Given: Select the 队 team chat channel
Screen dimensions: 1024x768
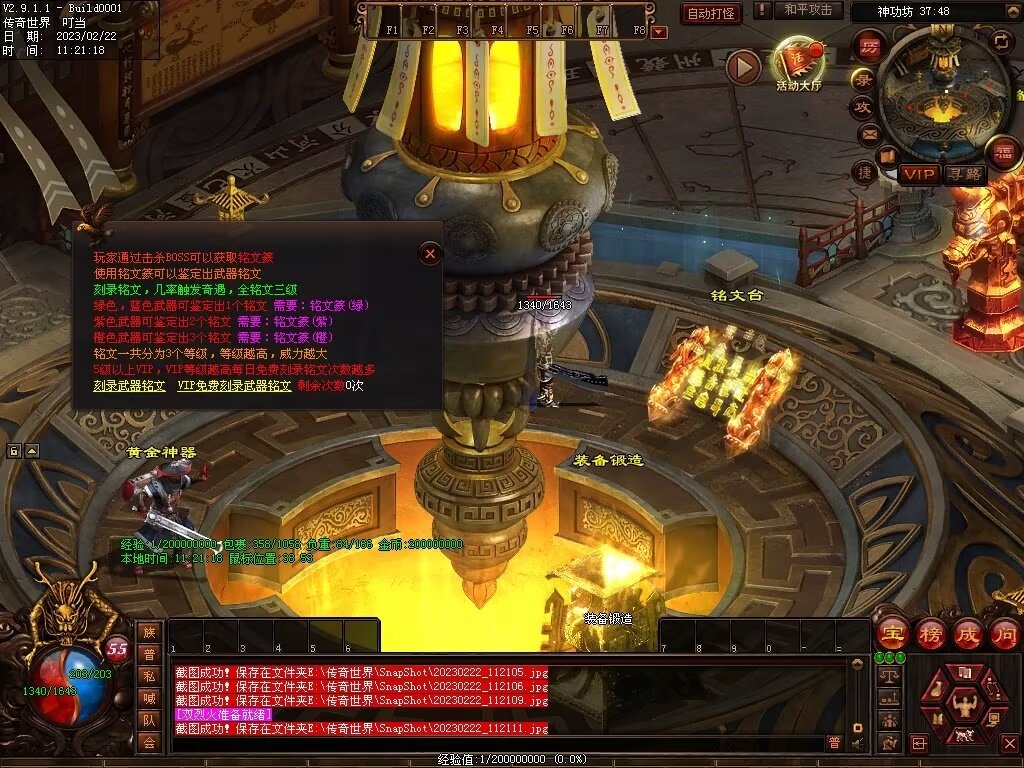Looking at the screenshot, I should click(x=149, y=720).
